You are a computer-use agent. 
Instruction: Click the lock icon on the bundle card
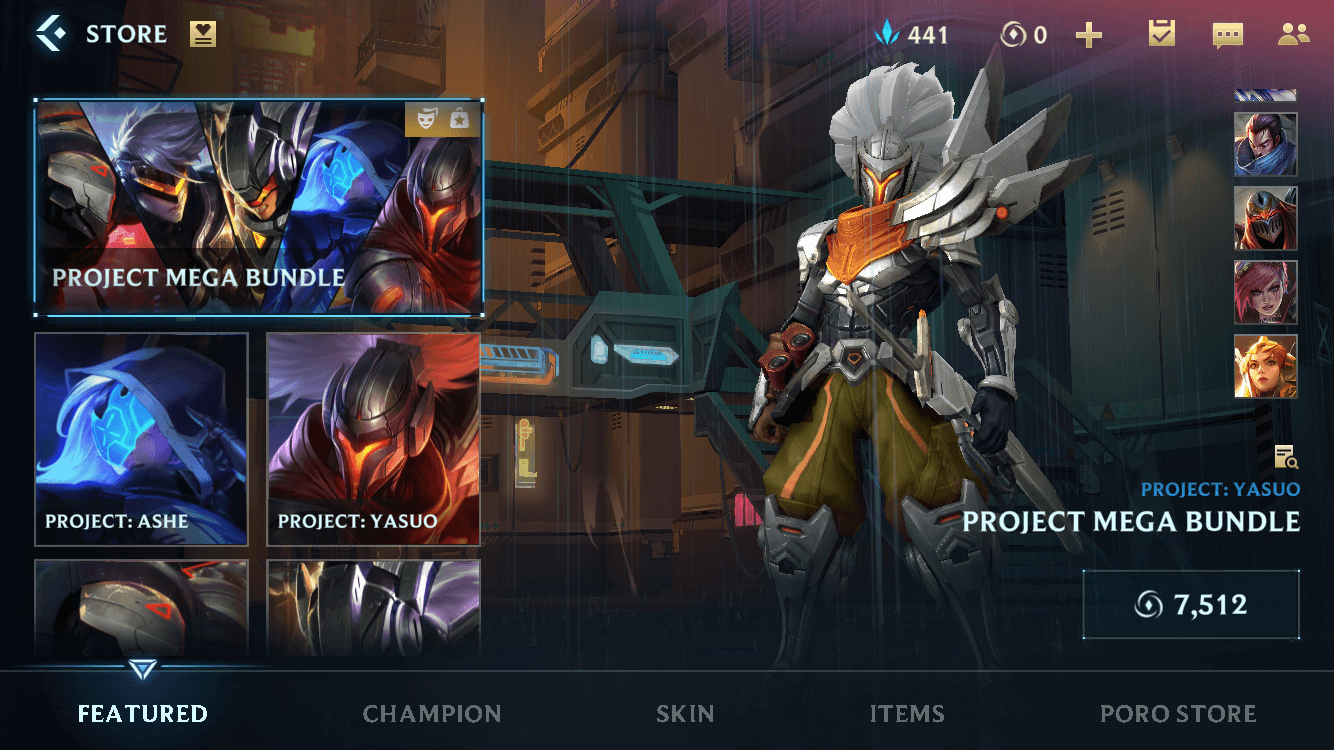click(x=460, y=117)
